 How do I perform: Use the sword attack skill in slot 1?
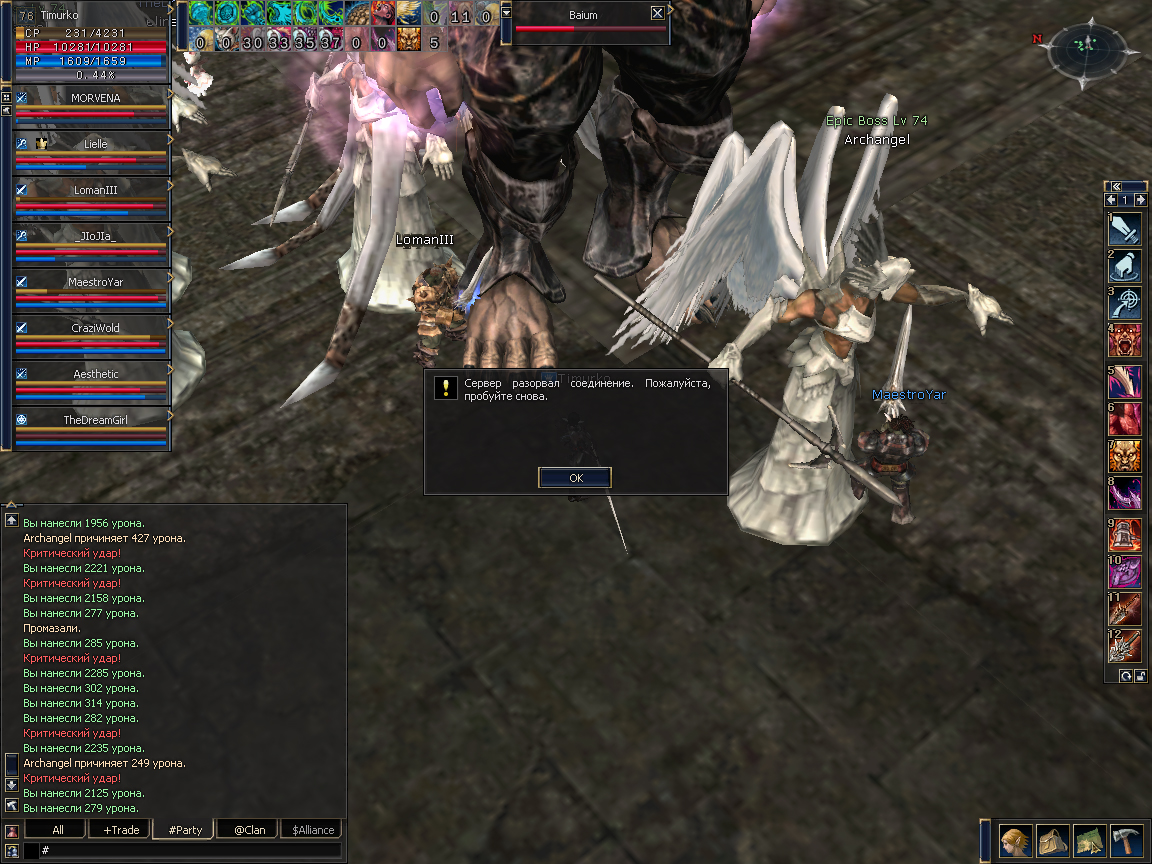(1125, 230)
